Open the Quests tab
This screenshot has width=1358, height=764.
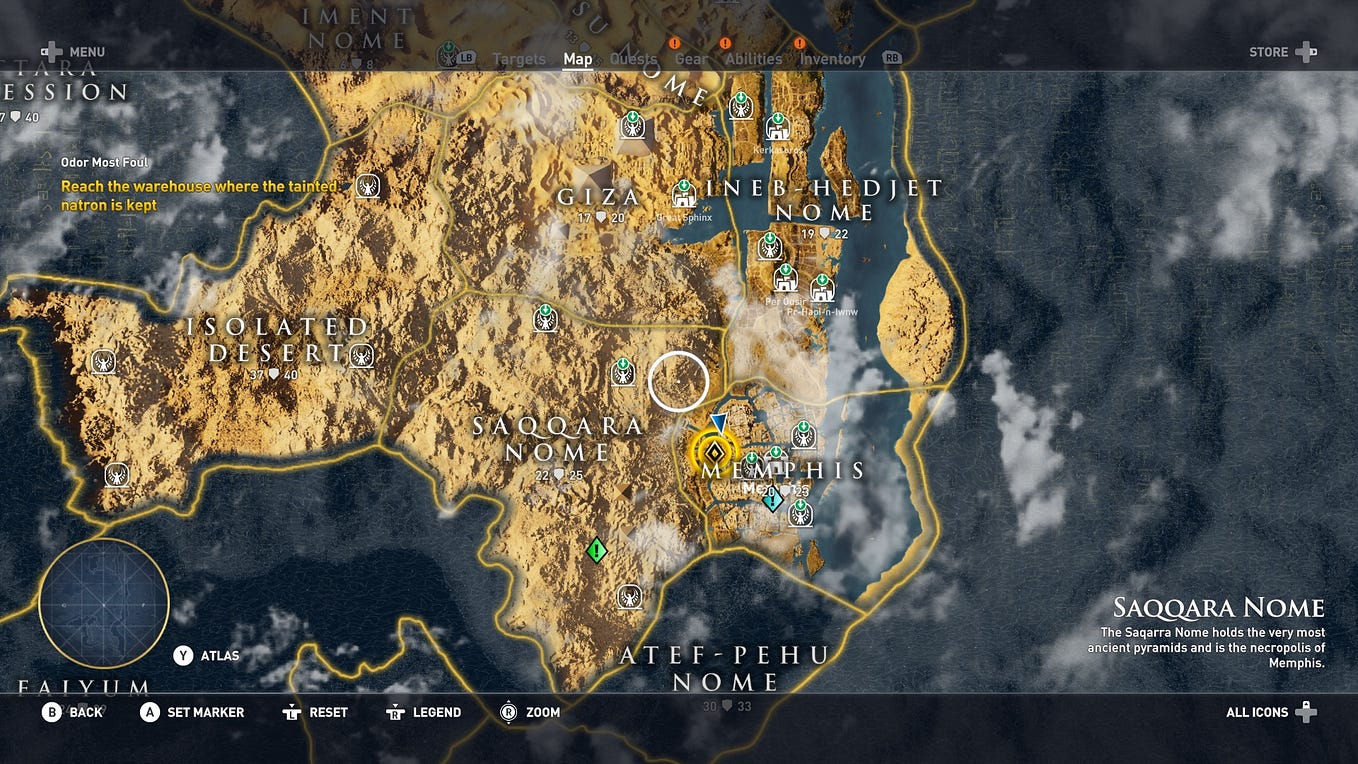[x=633, y=59]
